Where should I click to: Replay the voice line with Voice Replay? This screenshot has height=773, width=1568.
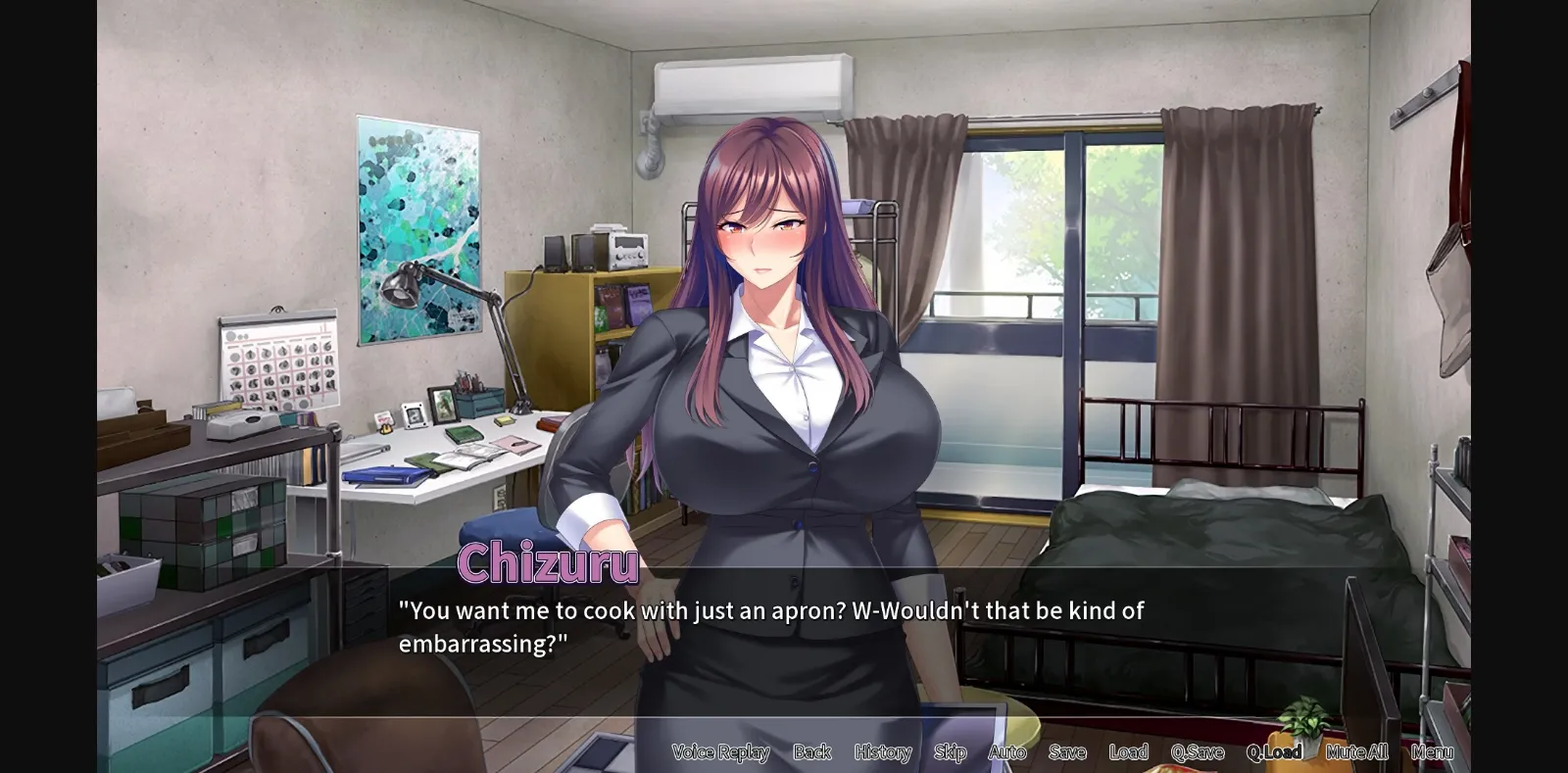pyautogui.click(x=719, y=751)
